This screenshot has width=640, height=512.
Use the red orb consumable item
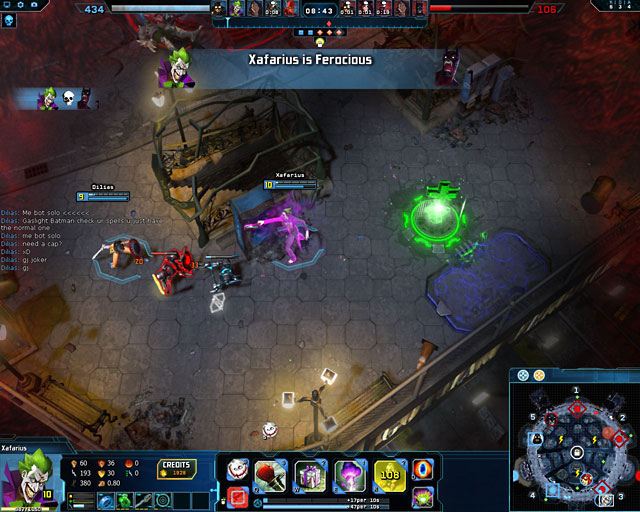(x=423, y=469)
